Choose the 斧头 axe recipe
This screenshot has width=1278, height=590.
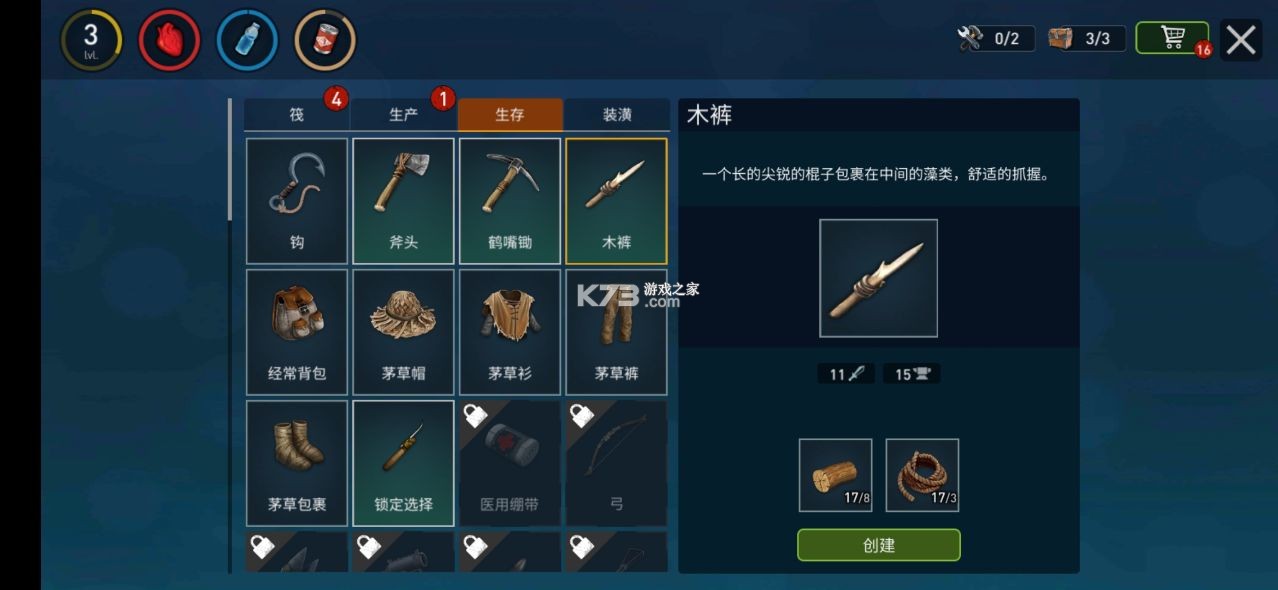tap(403, 200)
